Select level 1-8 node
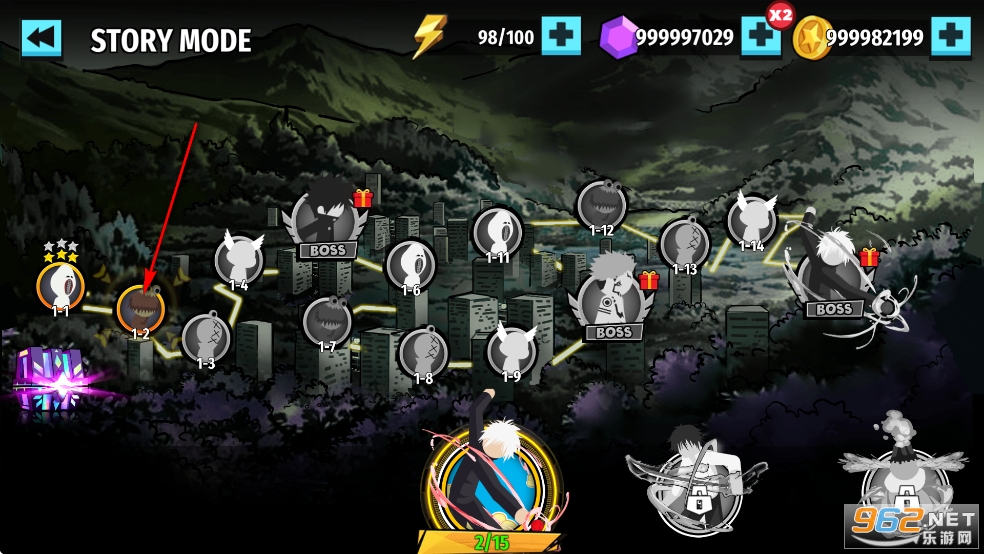The height and width of the screenshot is (554, 984). [423, 352]
